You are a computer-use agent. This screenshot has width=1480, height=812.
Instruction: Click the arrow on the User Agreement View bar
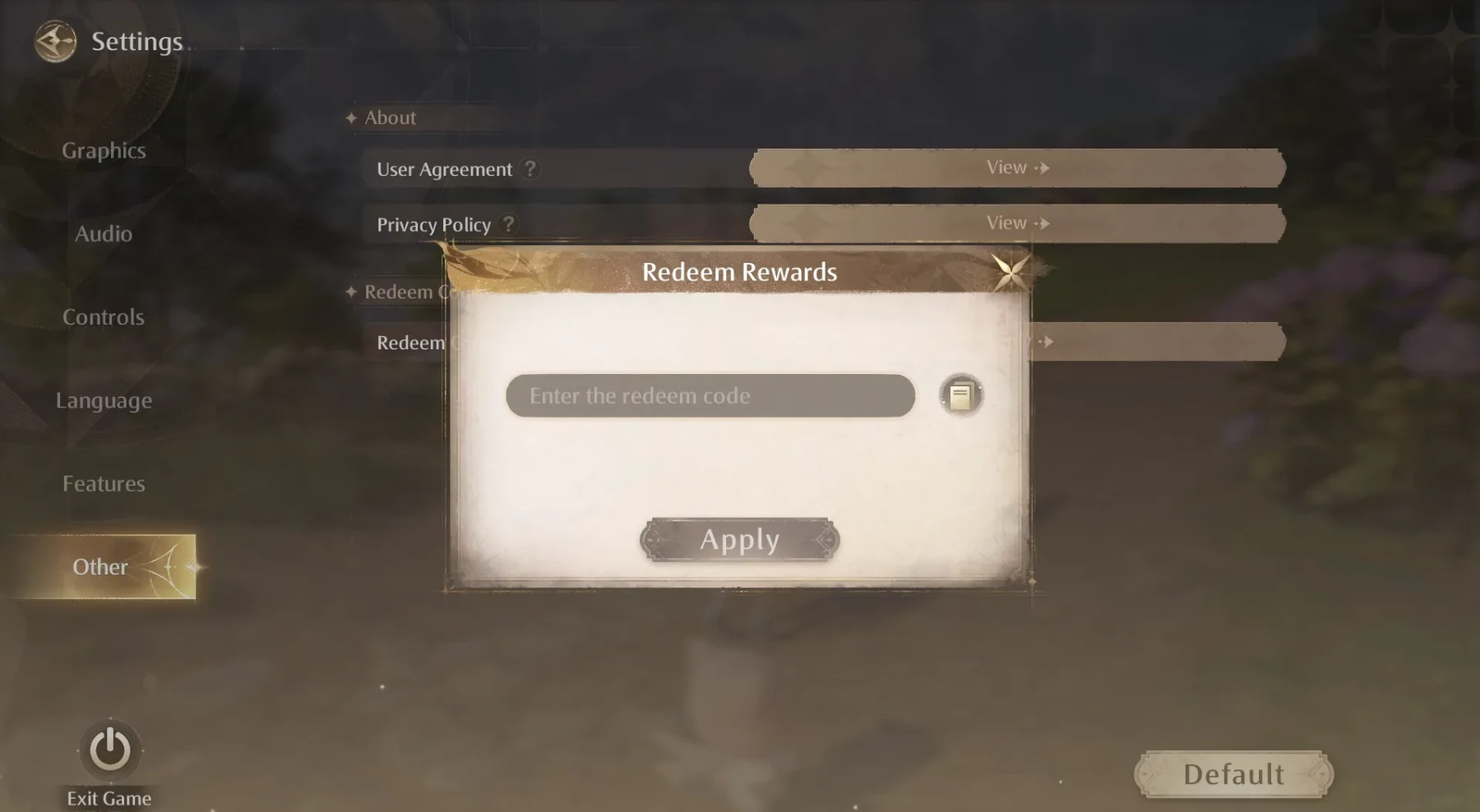point(1043,168)
